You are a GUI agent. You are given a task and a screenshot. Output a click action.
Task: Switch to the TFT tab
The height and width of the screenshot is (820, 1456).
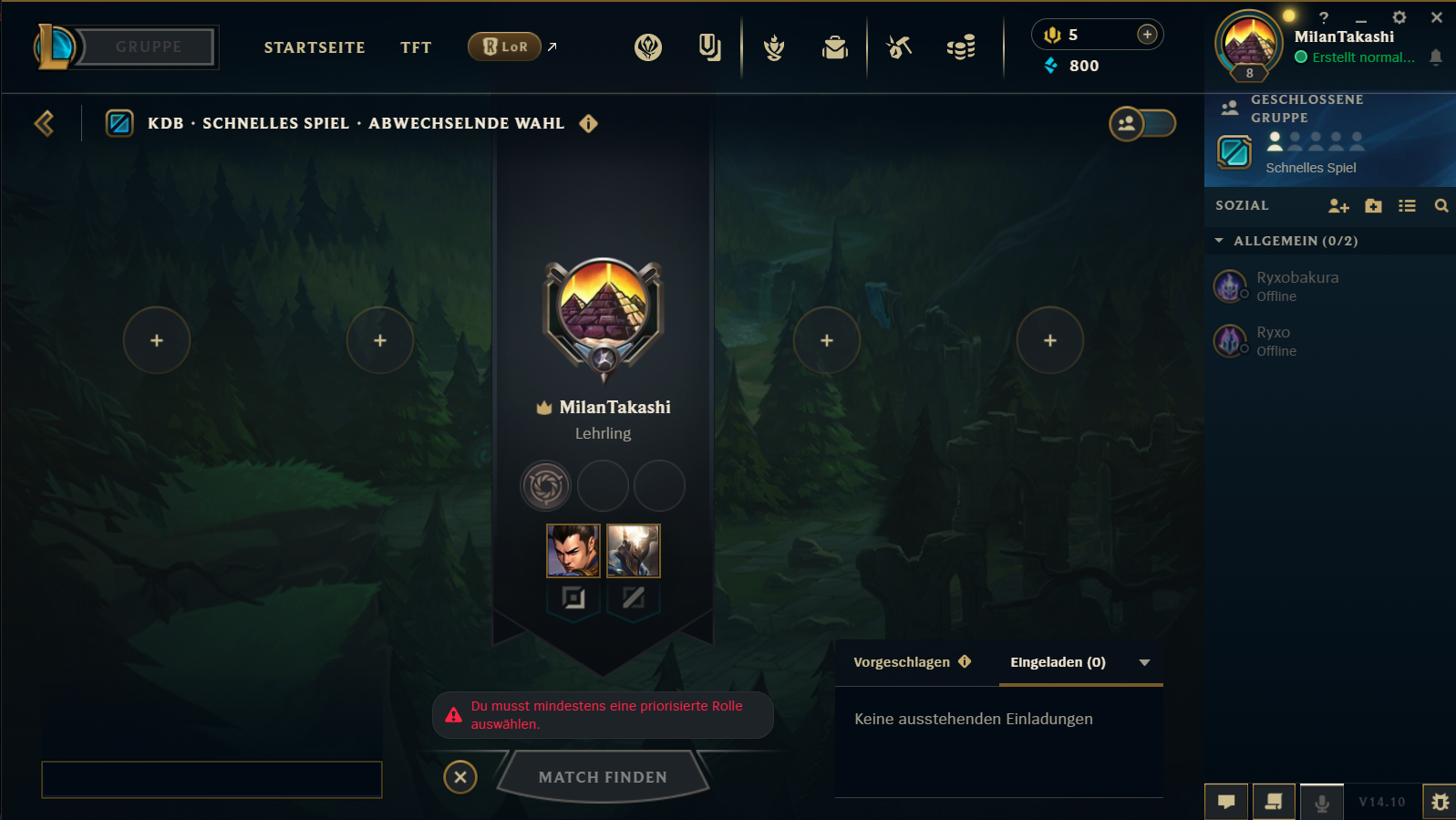click(416, 47)
